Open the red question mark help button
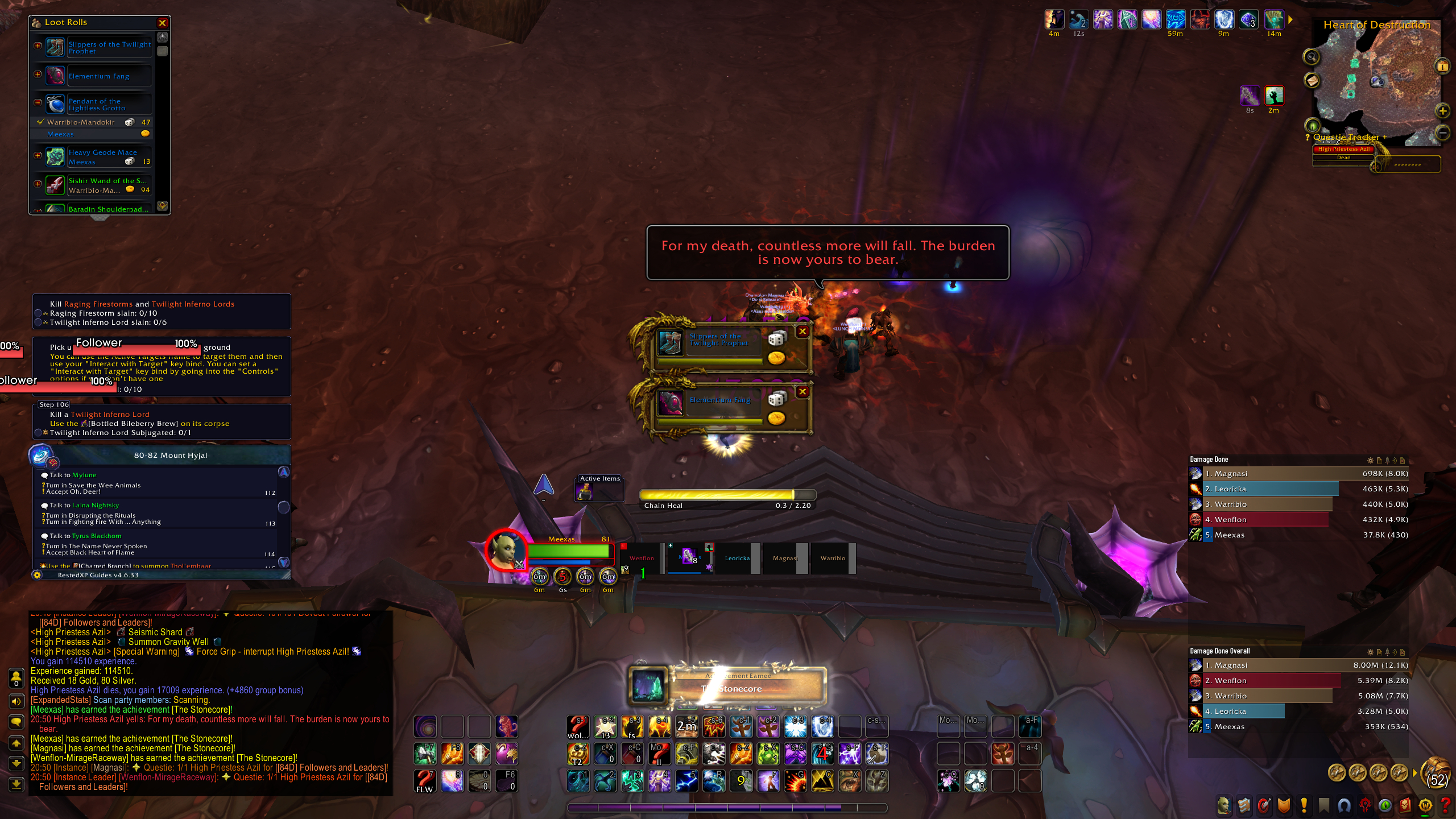This screenshot has height=819, width=1456. (1445, 805)
